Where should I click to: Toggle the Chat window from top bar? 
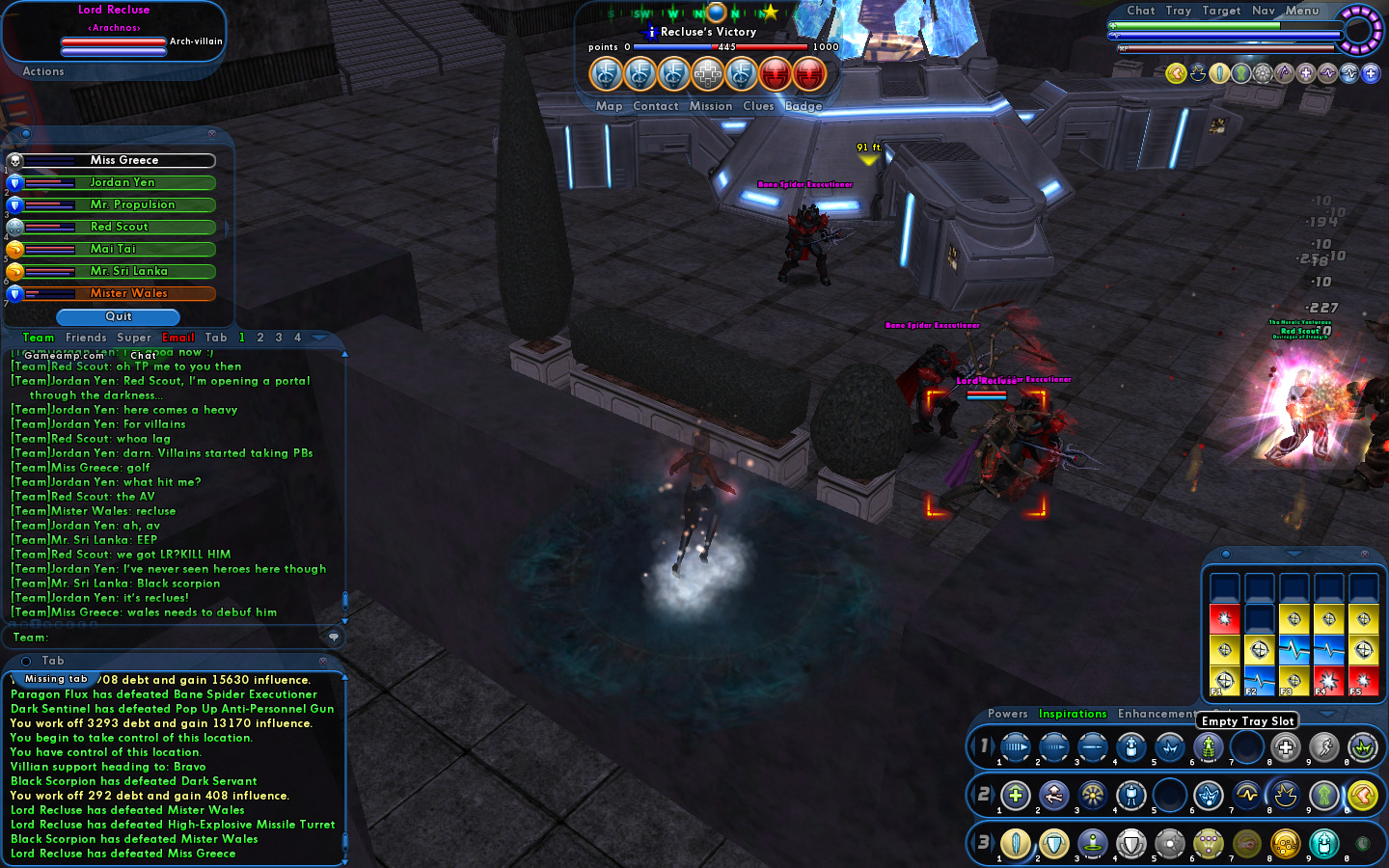[1140, 11]
